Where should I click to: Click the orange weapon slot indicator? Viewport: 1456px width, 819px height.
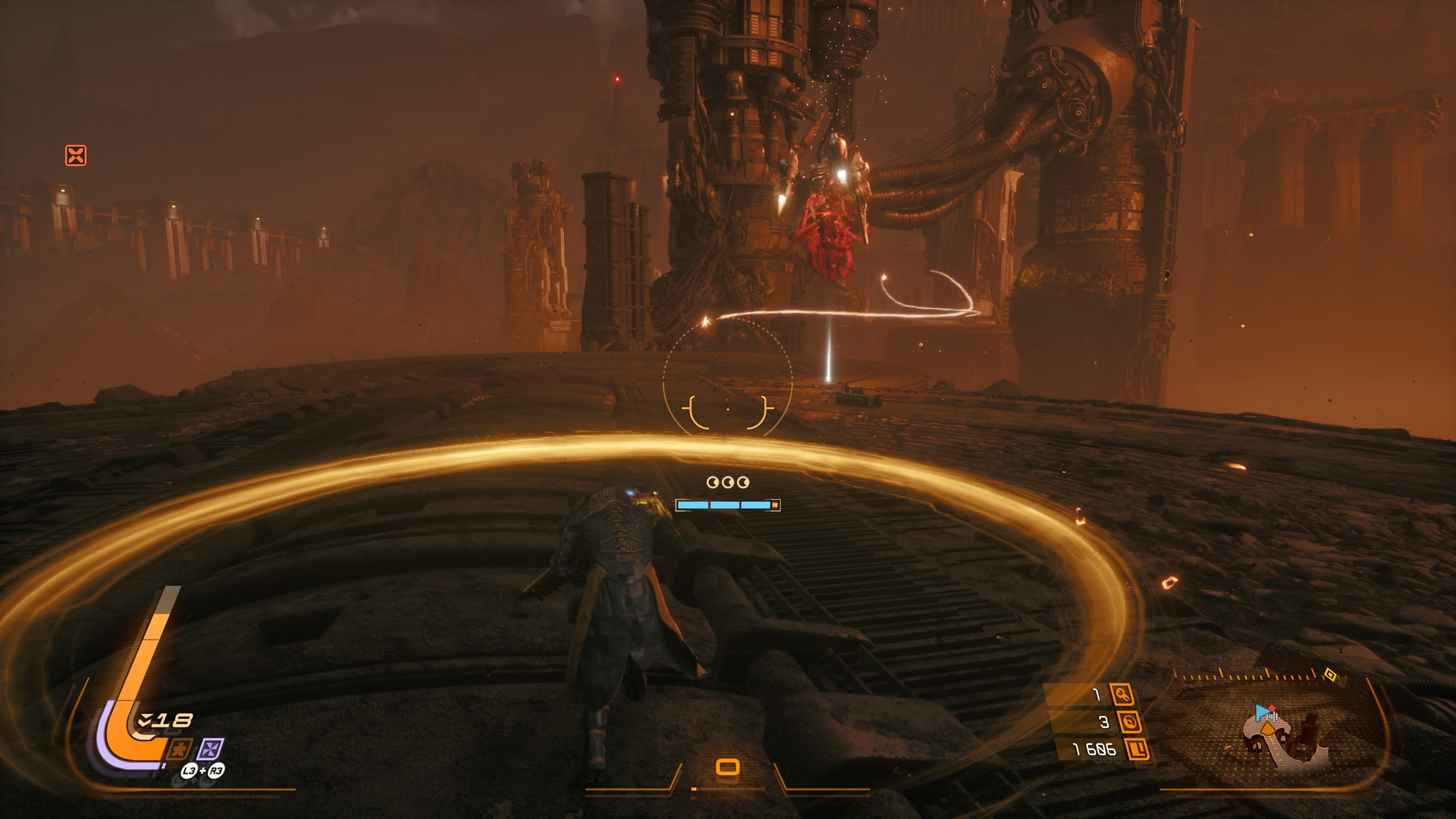tap(728, 767)
